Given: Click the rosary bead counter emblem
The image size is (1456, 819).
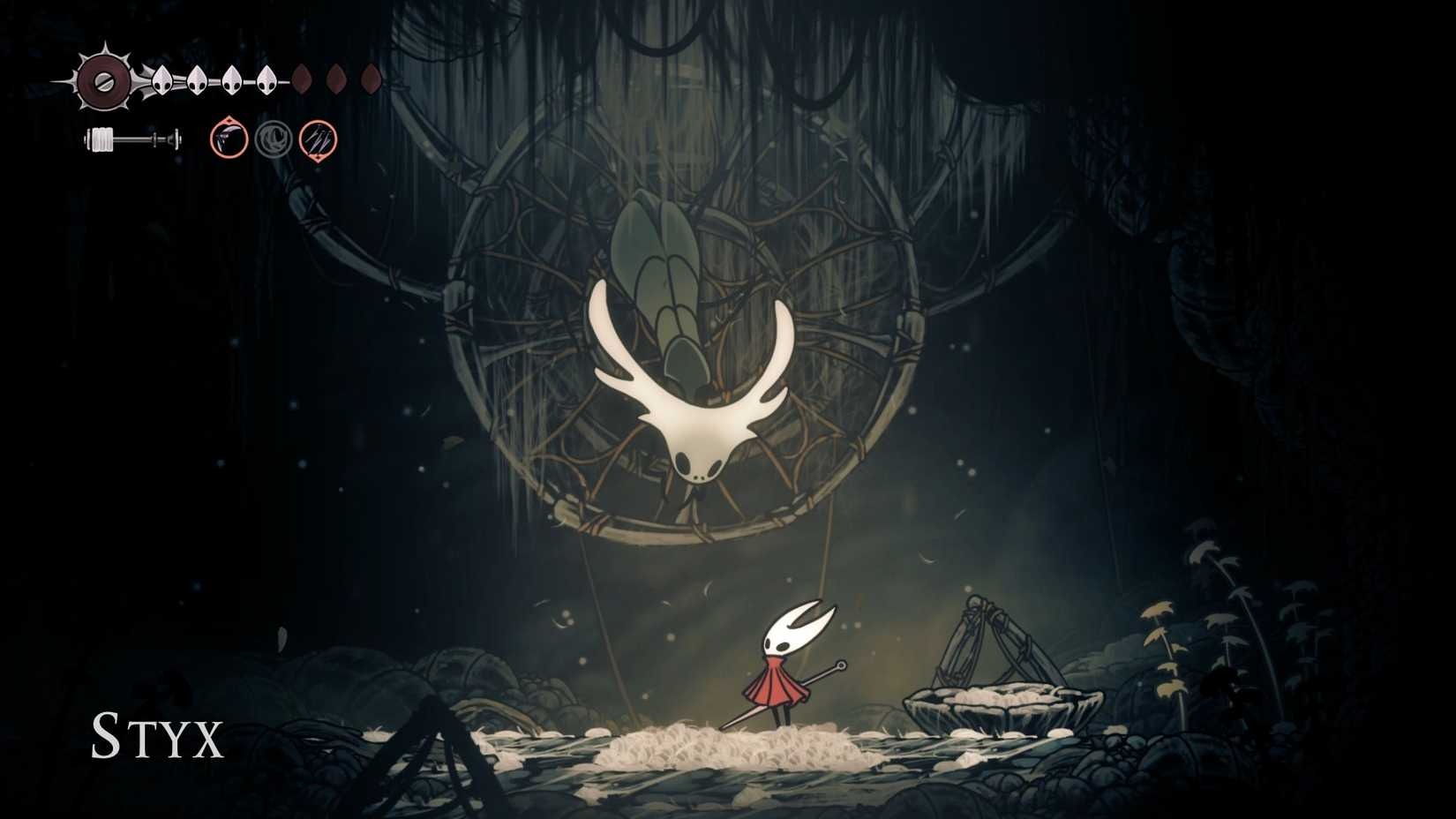Looking at the screenshot, I should tap(106, 81).
